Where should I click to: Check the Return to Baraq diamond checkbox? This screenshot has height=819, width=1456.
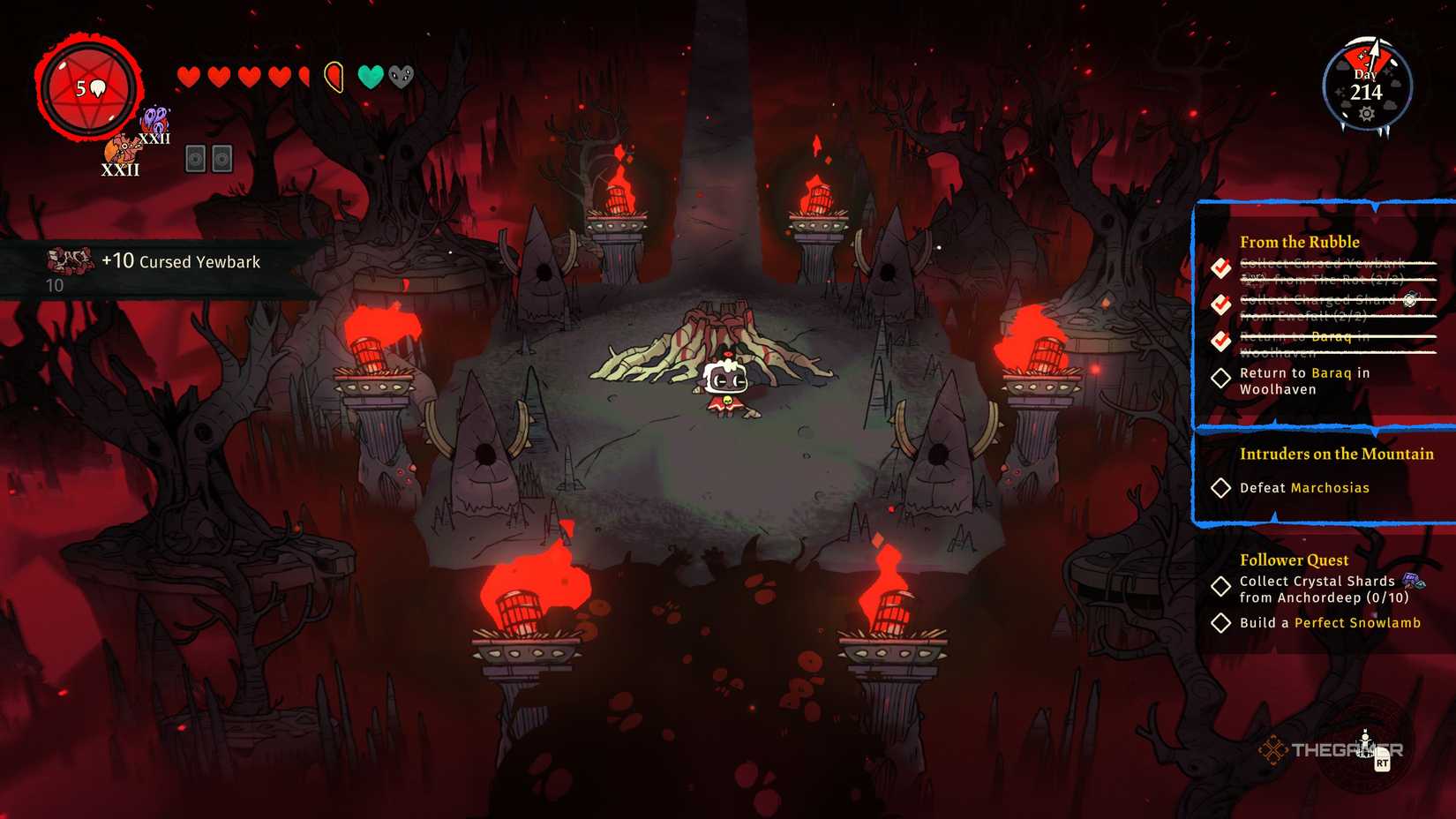(1222, 378)
